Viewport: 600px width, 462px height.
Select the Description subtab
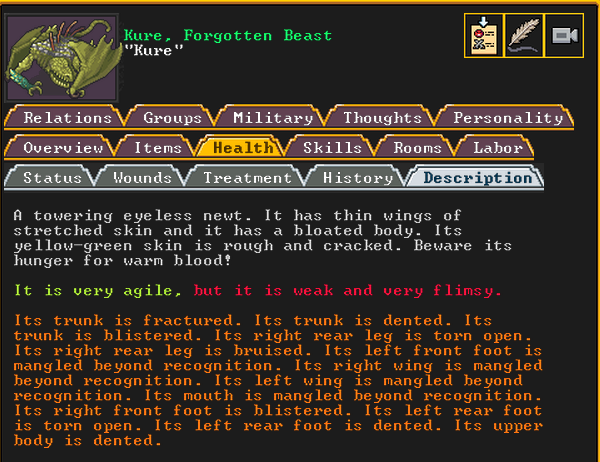coord(477,178)
